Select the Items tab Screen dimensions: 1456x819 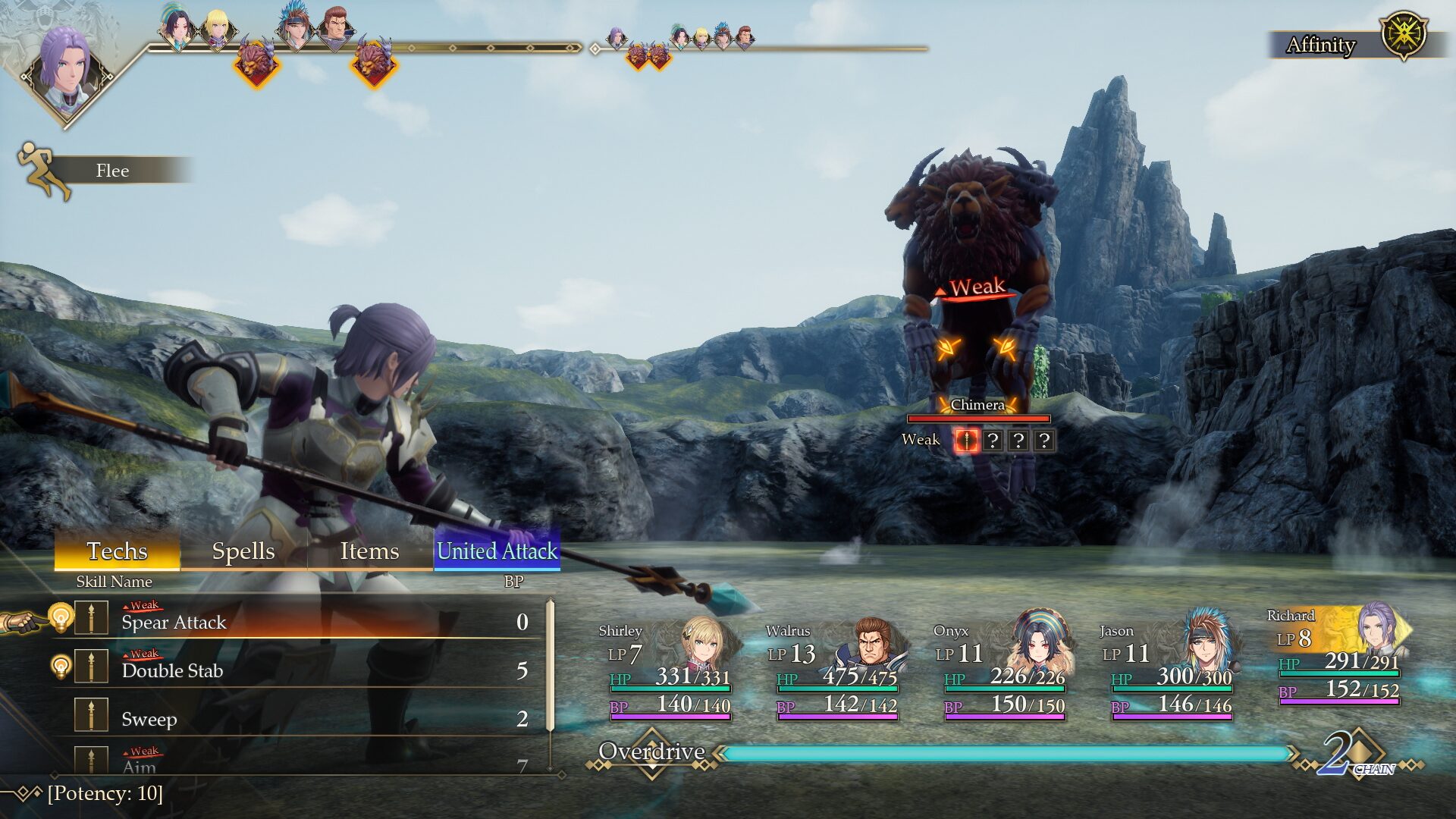pyautogui.click(x=369, y=551)
